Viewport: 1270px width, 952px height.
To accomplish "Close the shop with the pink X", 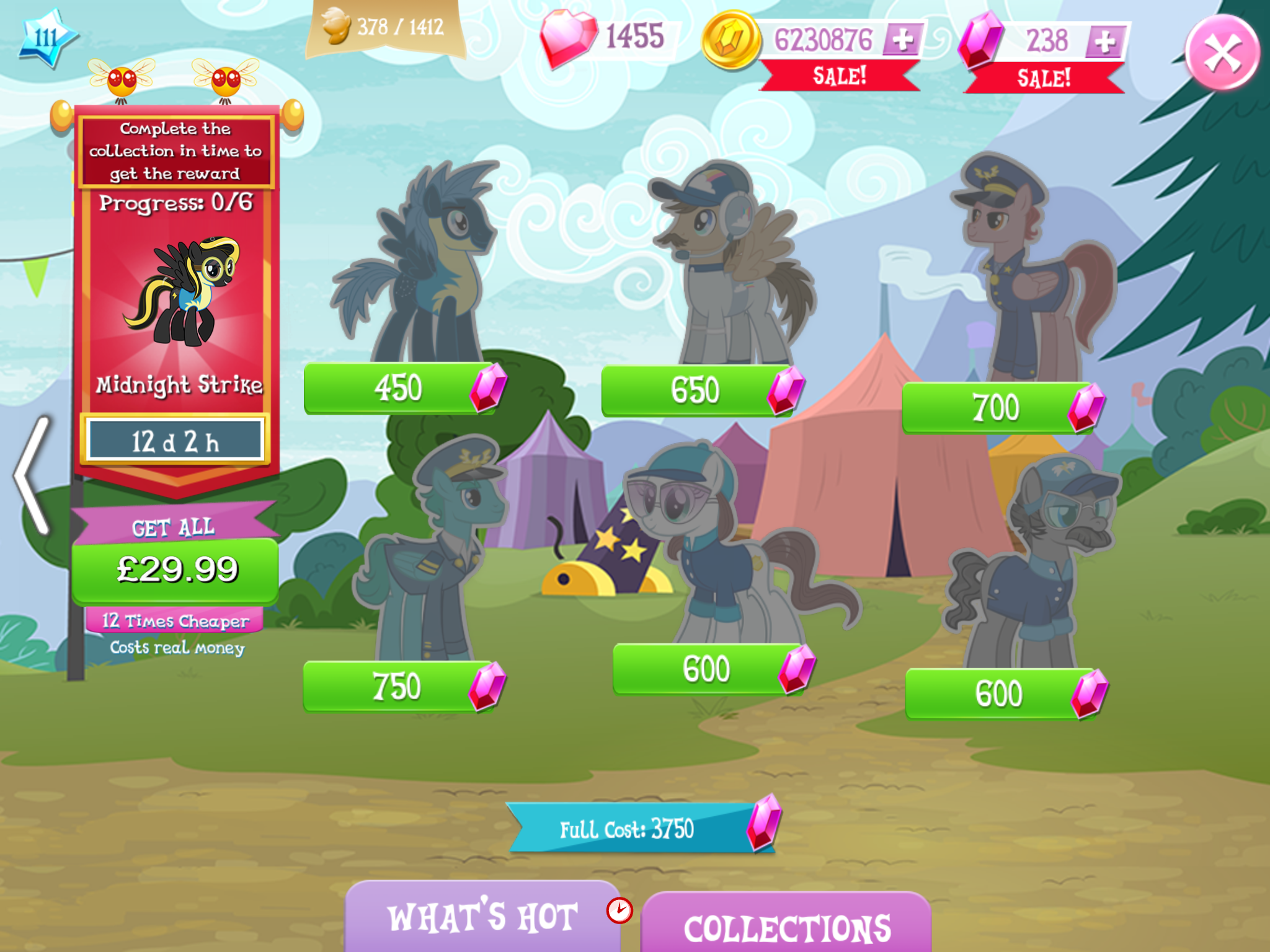I will (x=1222, y=53).
